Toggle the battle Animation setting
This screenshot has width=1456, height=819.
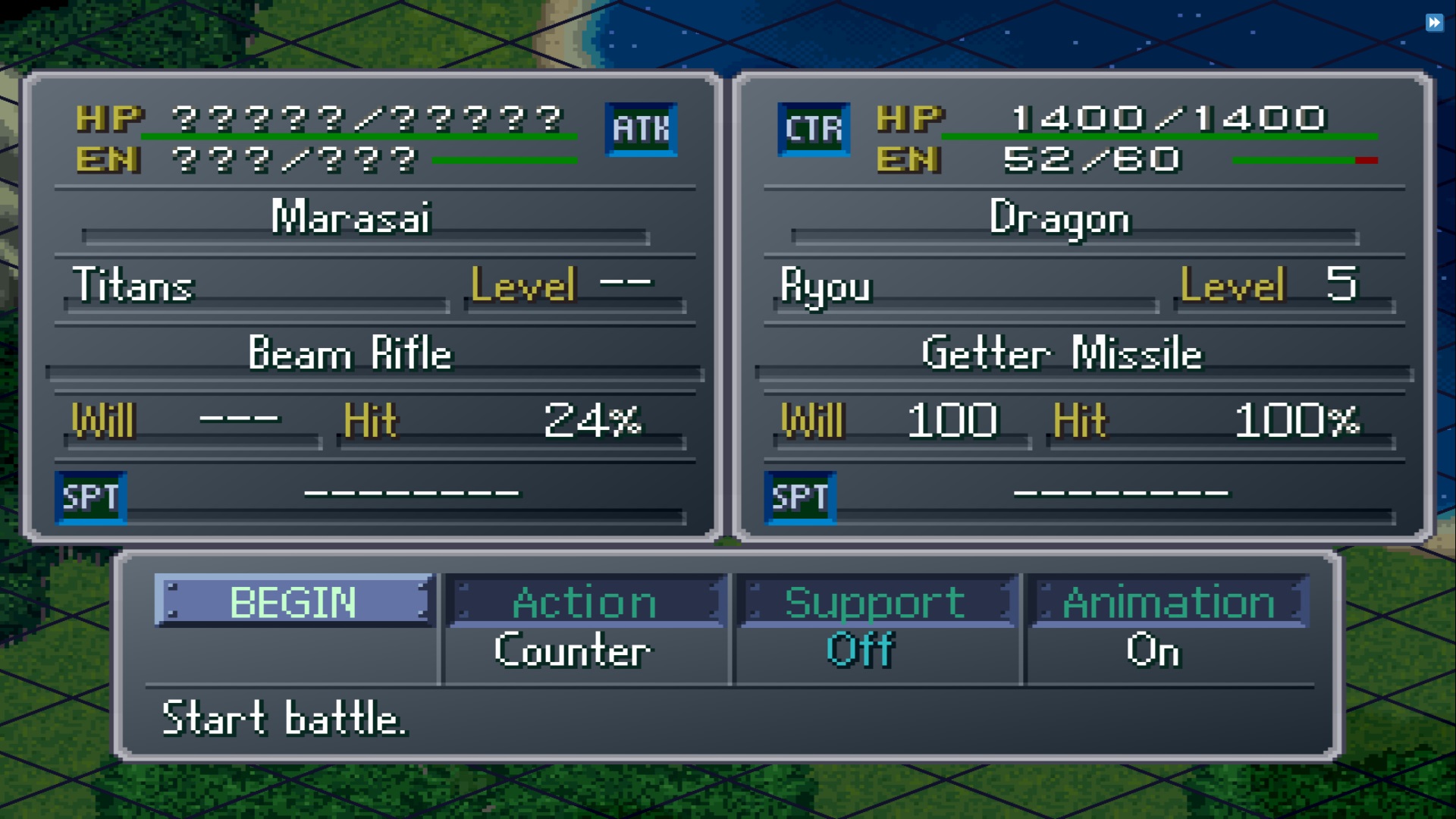1168,603
